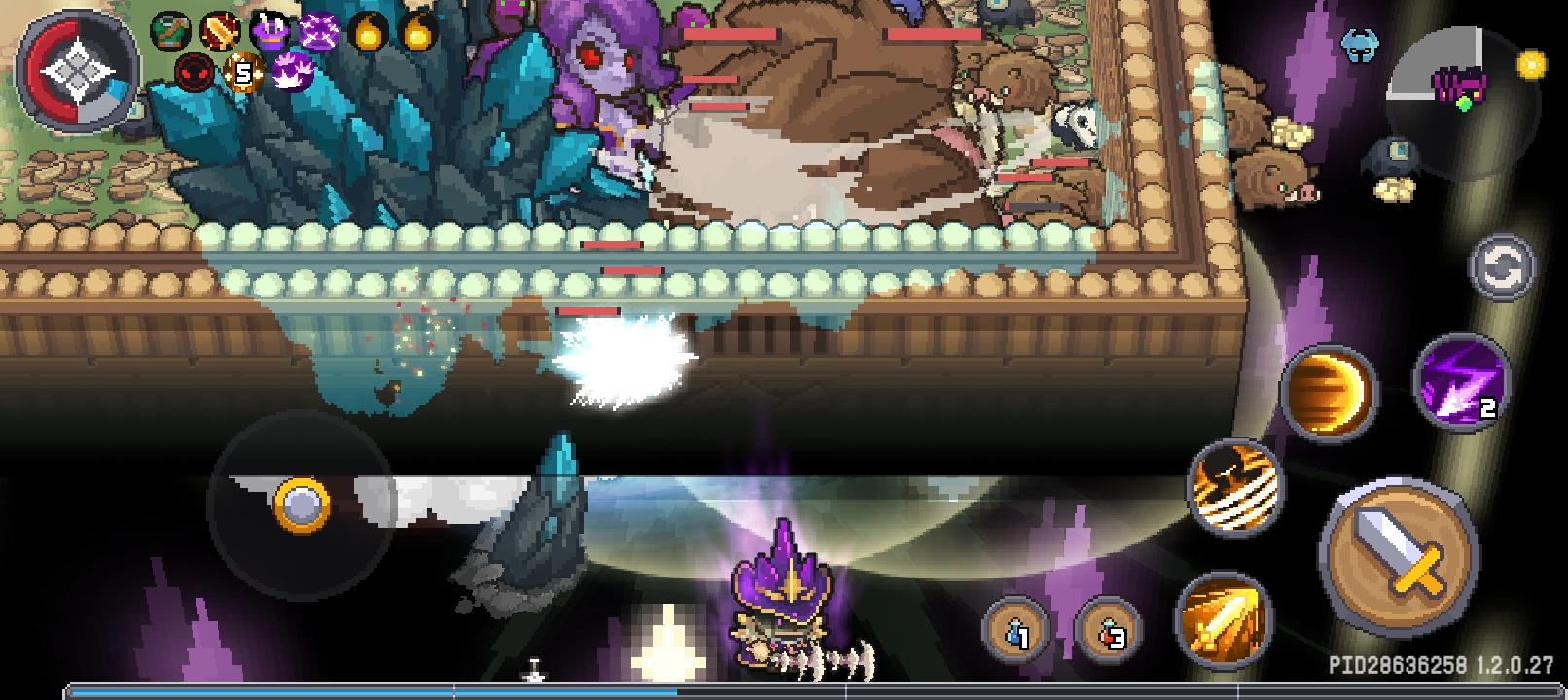Tap the PID version text bottom-right
This screenshot has width=1568, height=700.
1439,663
